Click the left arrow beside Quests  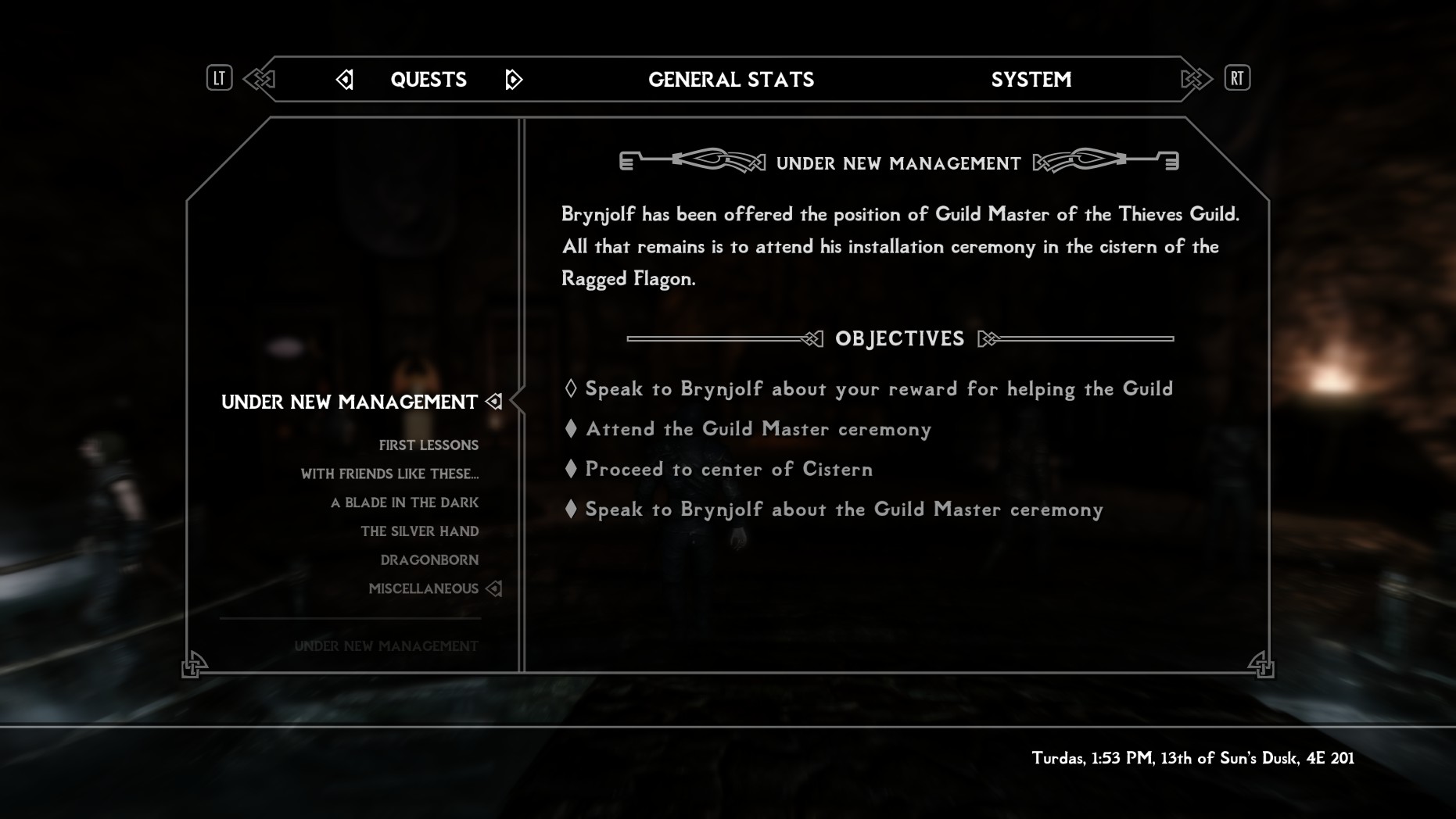(x=345, y=80)
